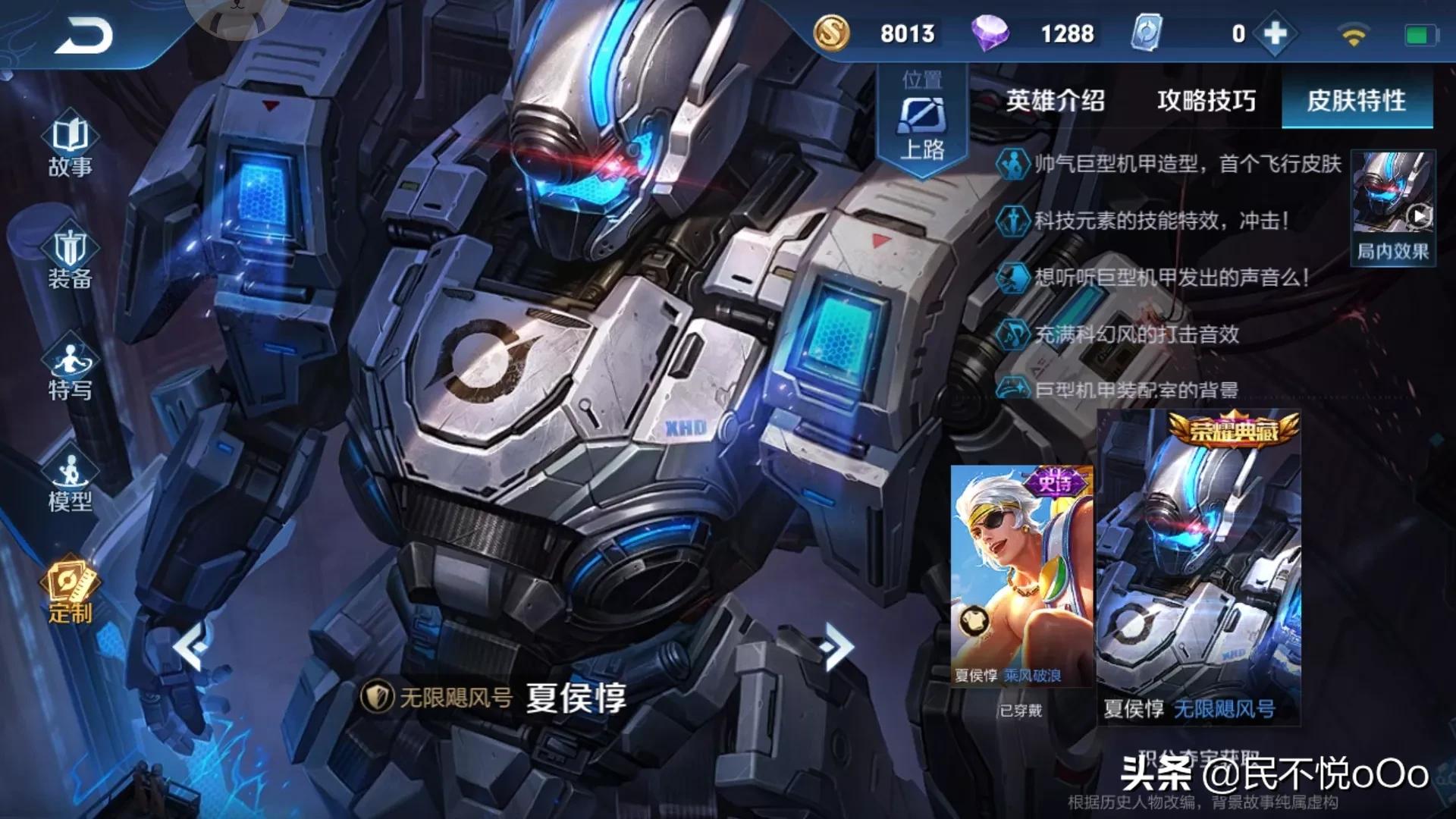This screenshot has width=1456, height=819.
Task: Play the 局内效果 in-game effect preview
Action: (x=1393, y=207)
